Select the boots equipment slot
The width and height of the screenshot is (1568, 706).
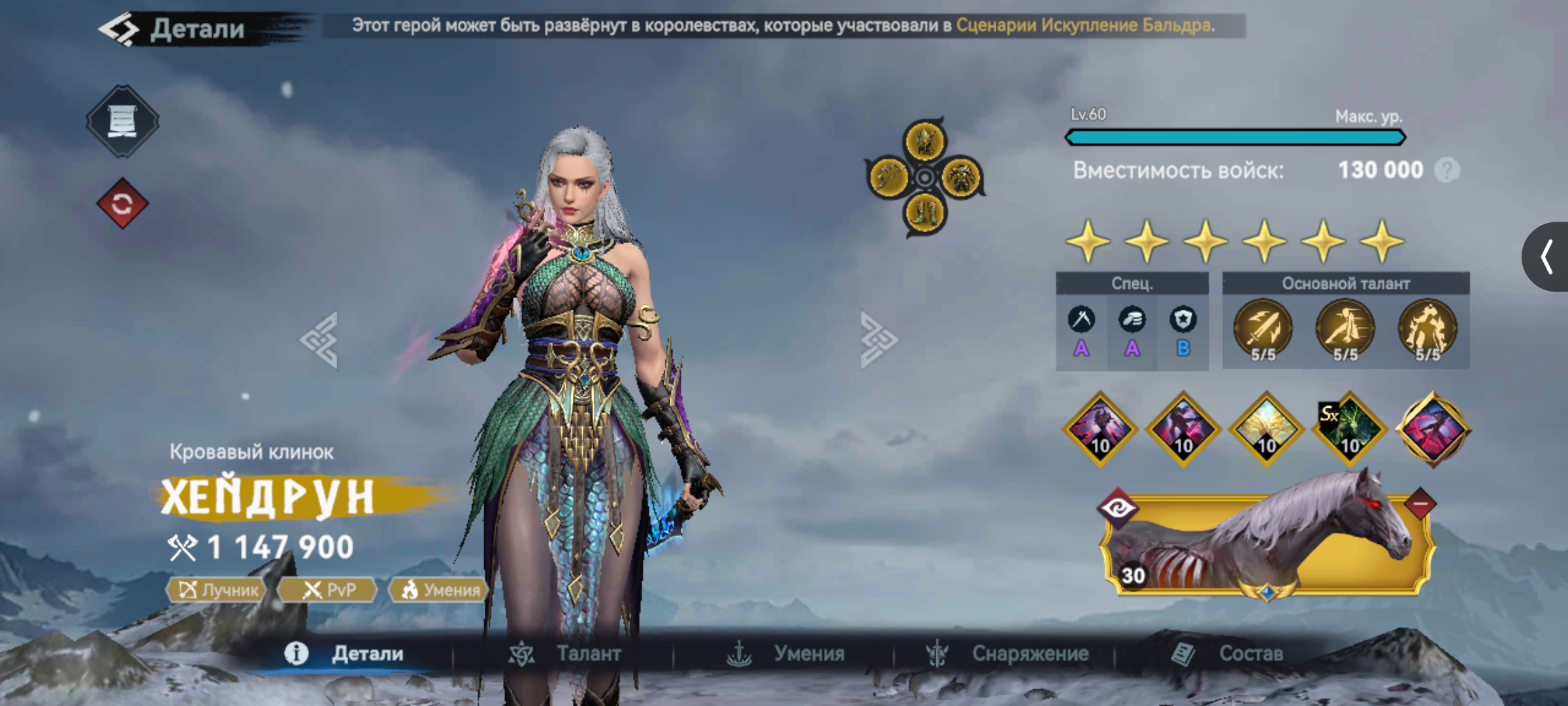click(x=924, y=213)
